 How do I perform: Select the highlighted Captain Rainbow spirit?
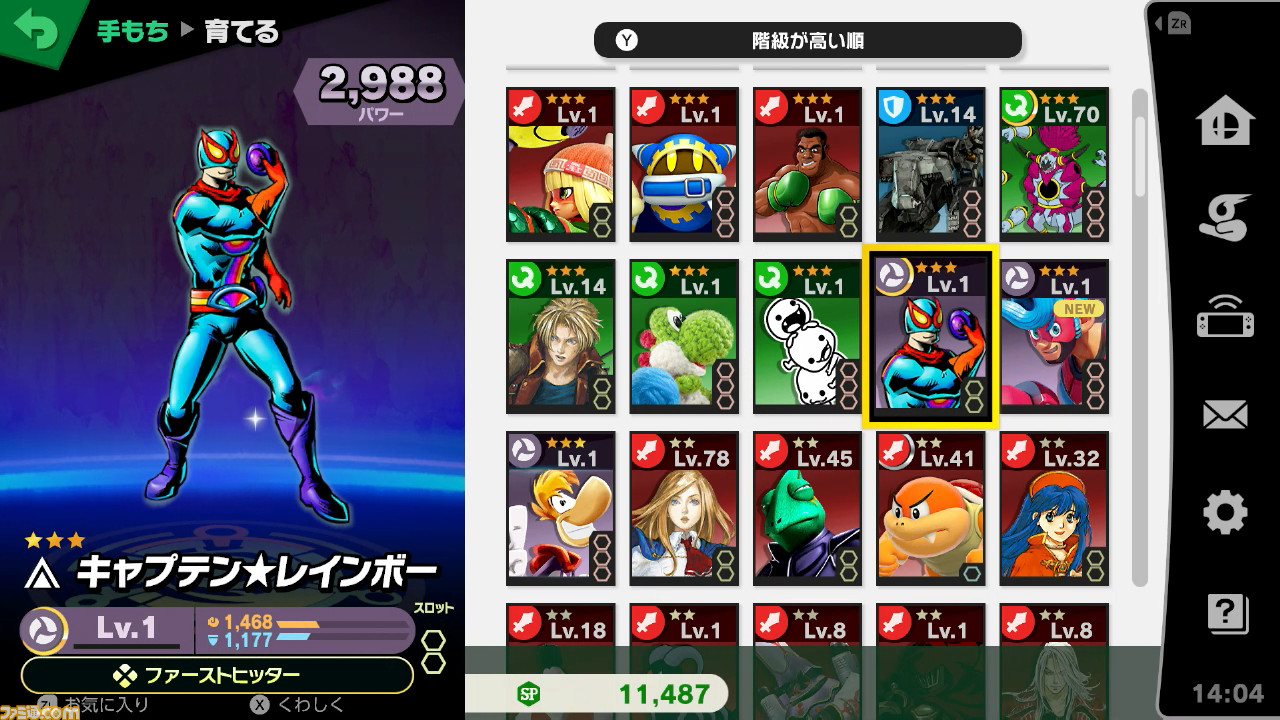coord(929,337)
